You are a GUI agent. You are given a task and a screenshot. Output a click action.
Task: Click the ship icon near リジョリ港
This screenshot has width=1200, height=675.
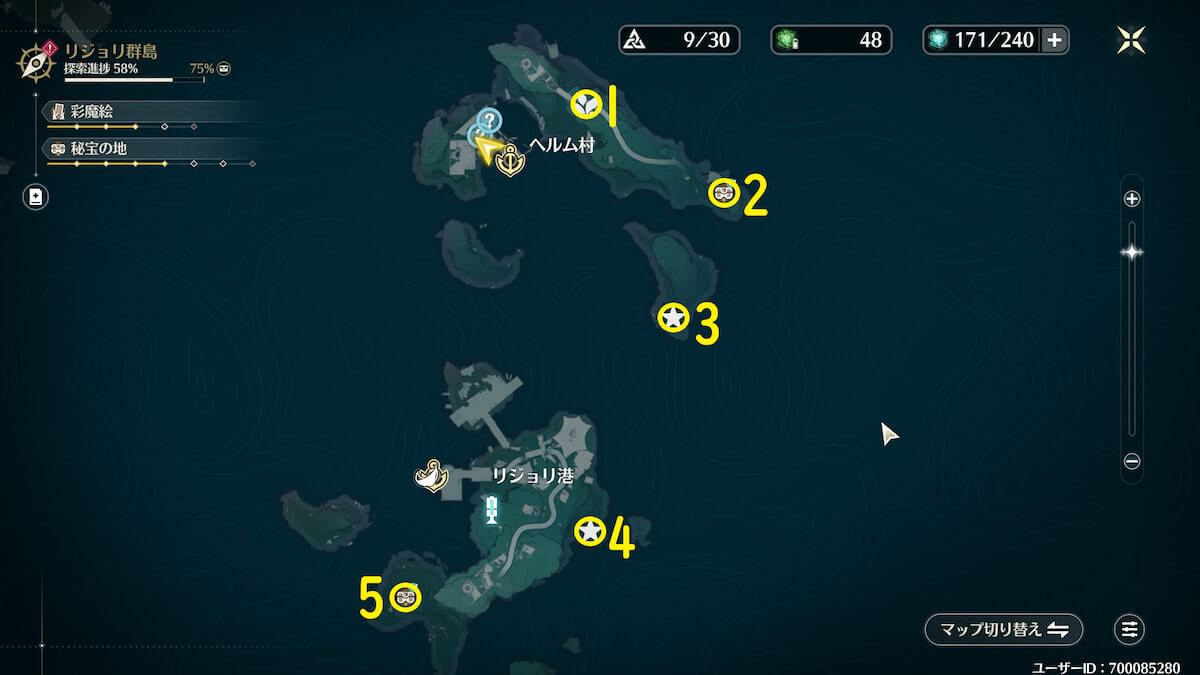(430, 476)
